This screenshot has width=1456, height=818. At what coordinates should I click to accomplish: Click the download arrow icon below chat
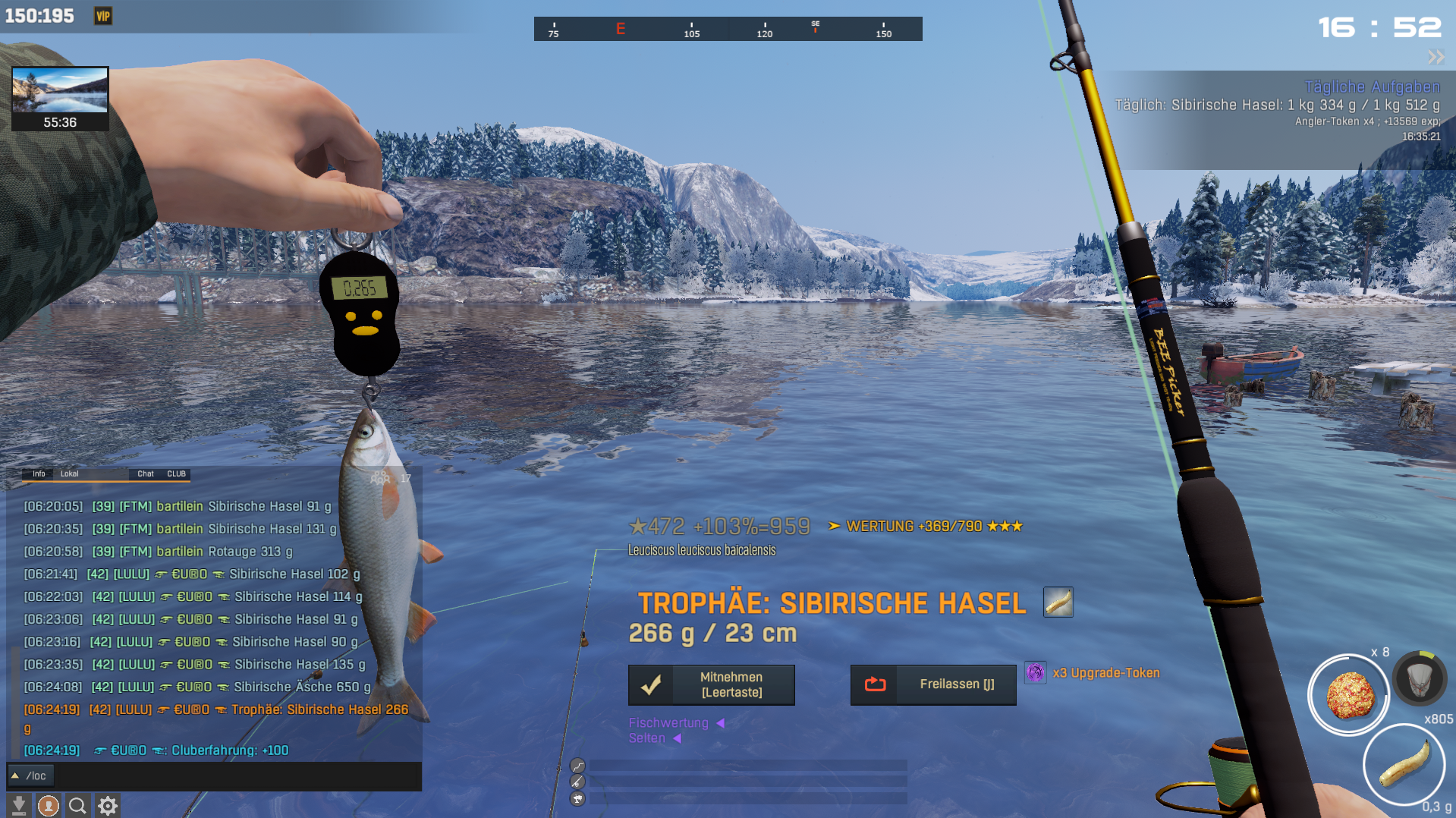pyautogui.click(x=19, y=805)
